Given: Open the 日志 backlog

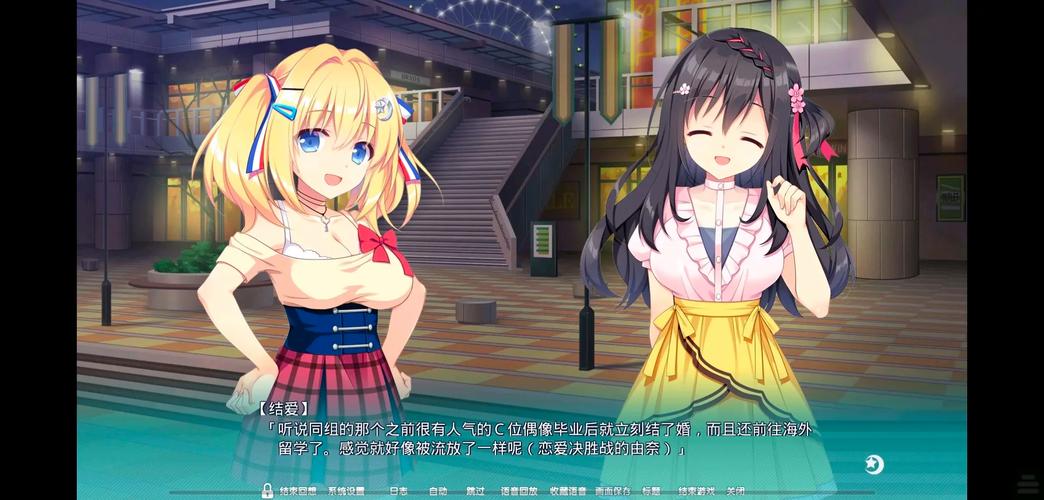Looking at the screenshot, I should coord(398,492).
